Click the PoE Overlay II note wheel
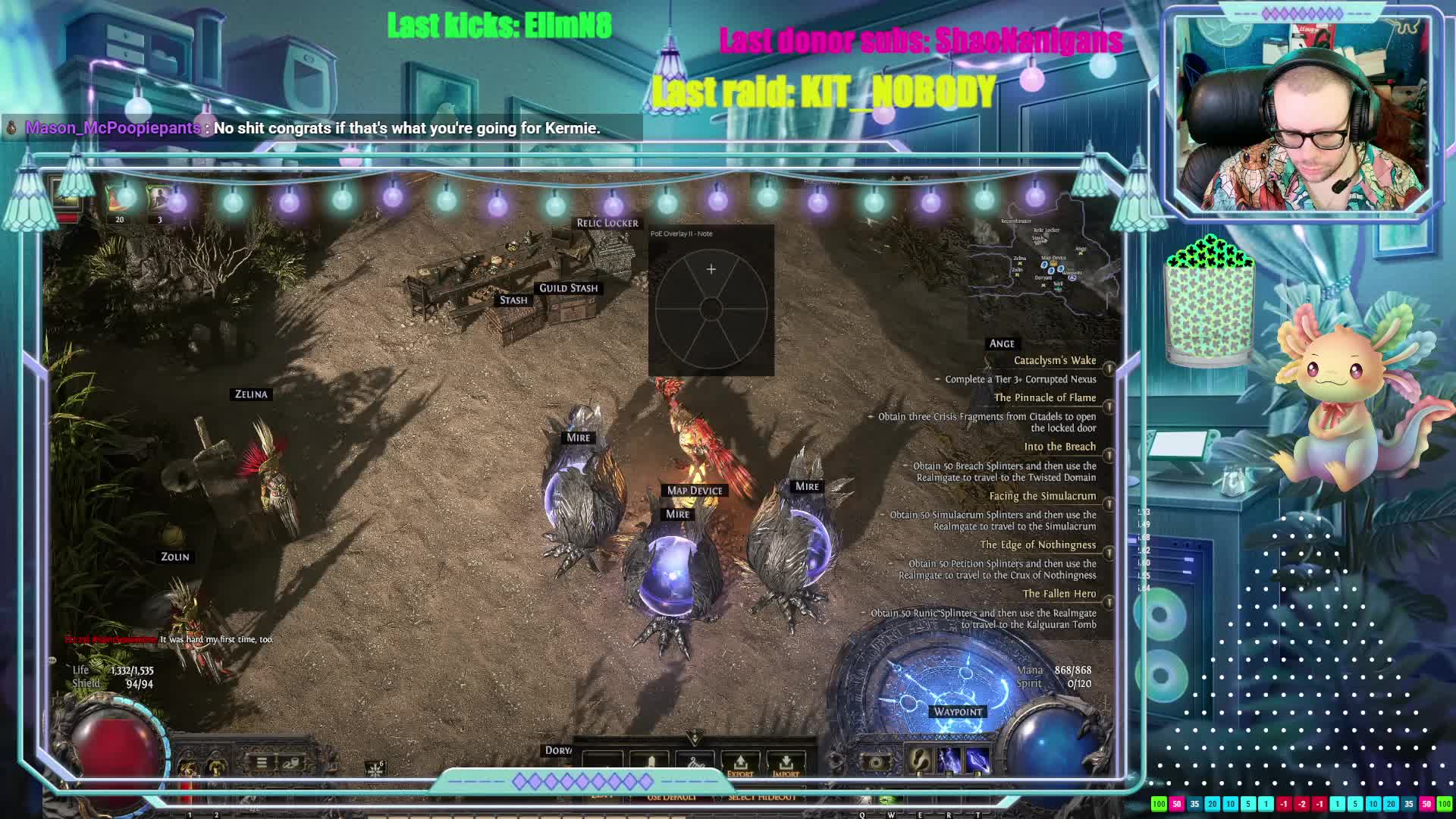The height and width of the screenshot is (819, 1456). pyautogui.click(x=711, y=309)
